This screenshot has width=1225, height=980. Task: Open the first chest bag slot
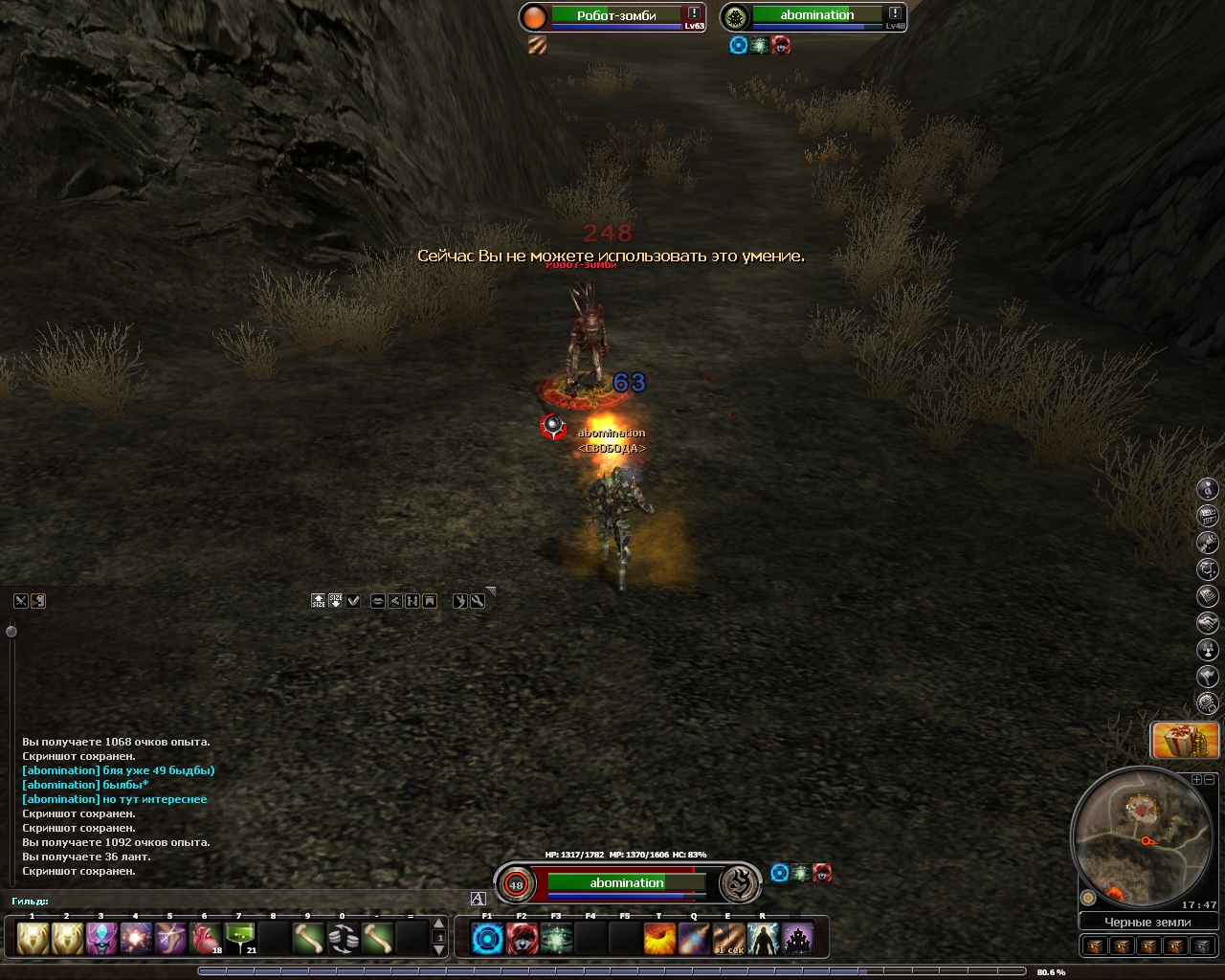coord(1096,946)
